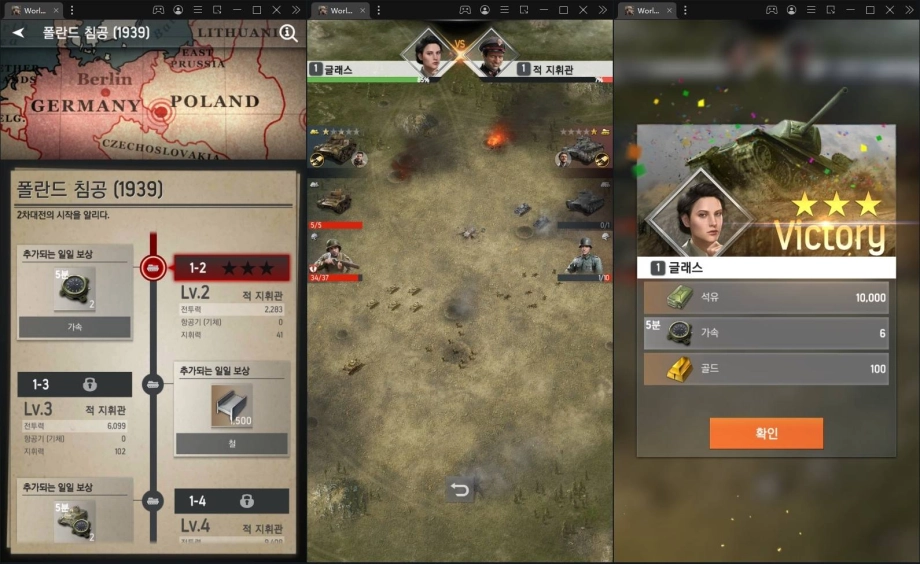Screen dimensions: 920x564
Task: Select the locked 1-3 stage
Action: (74, 384)
